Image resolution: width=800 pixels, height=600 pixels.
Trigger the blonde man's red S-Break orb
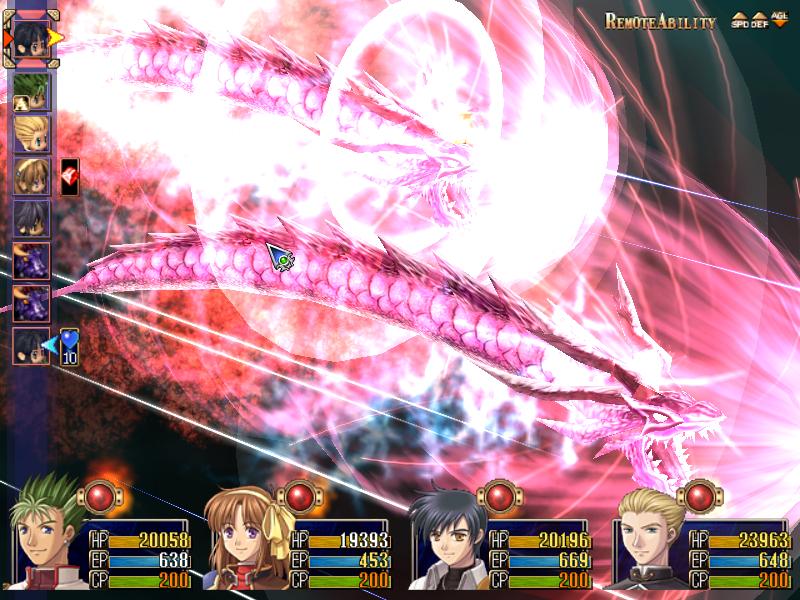coord(698,496)
